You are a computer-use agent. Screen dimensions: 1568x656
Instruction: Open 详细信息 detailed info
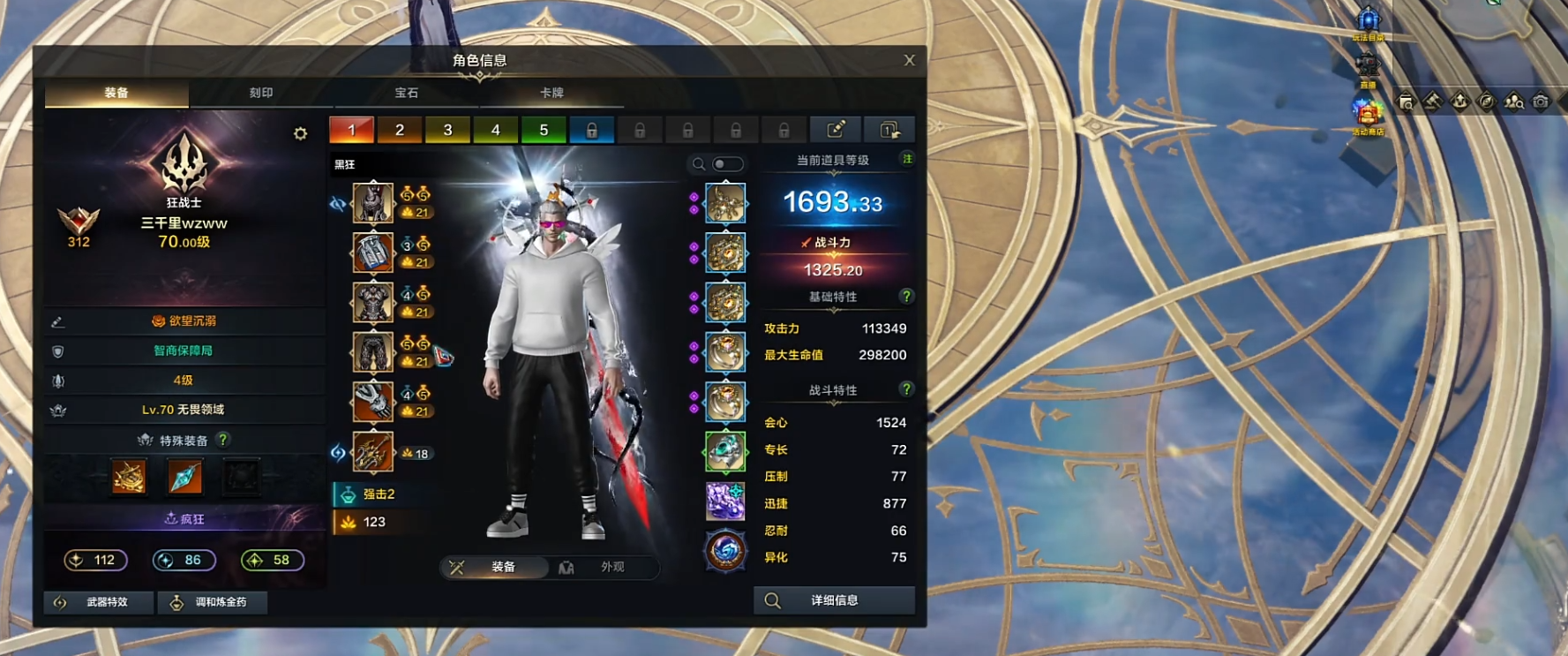point(834,600)
